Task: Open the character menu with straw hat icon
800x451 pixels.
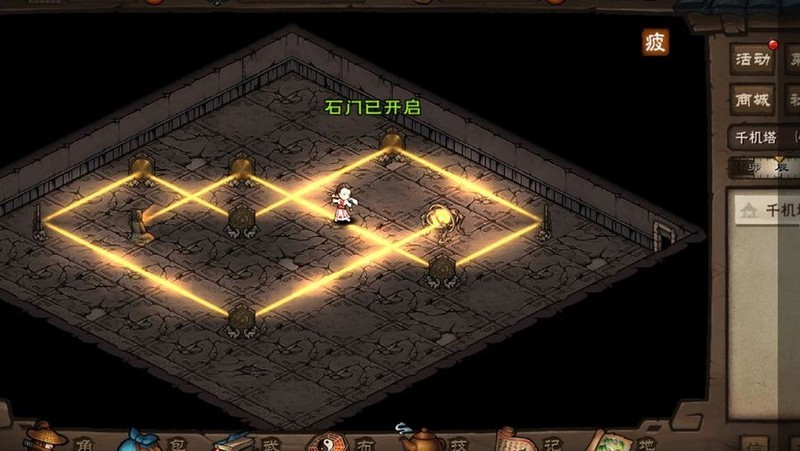Action: tap(46, 437)
